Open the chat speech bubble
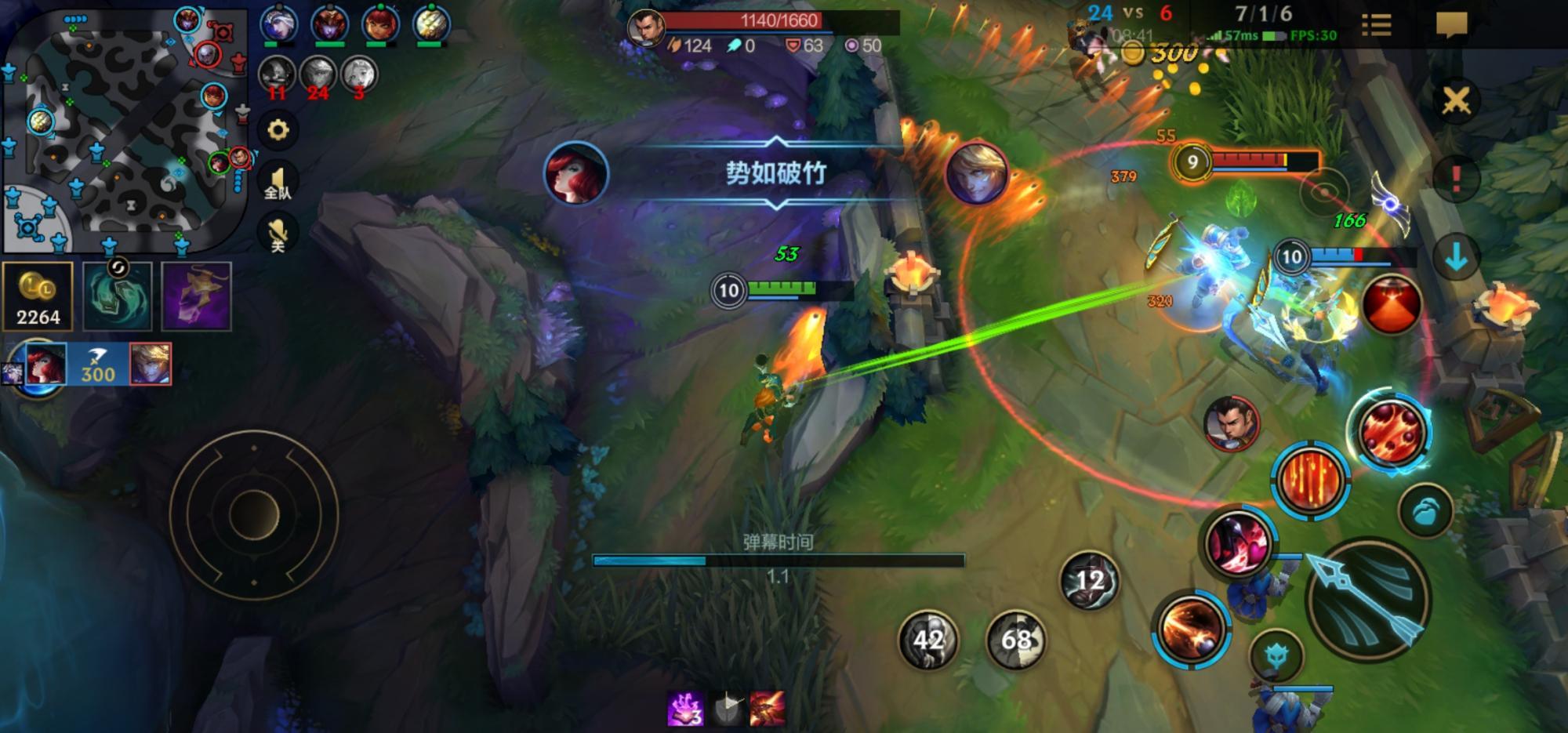This screenshot has width=1568, height=733. coord(1451,25)
